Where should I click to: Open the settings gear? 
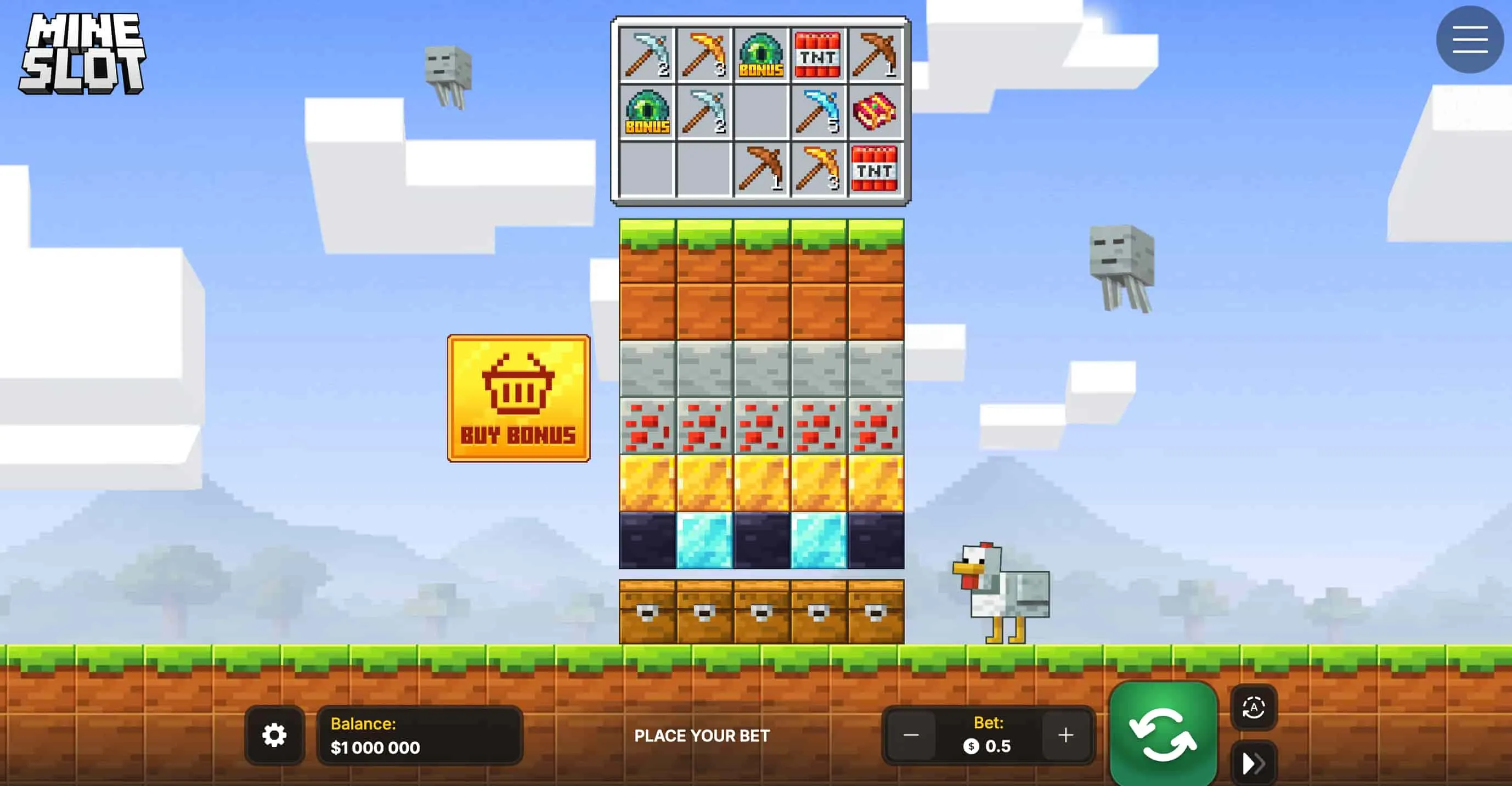click(275, 735)
